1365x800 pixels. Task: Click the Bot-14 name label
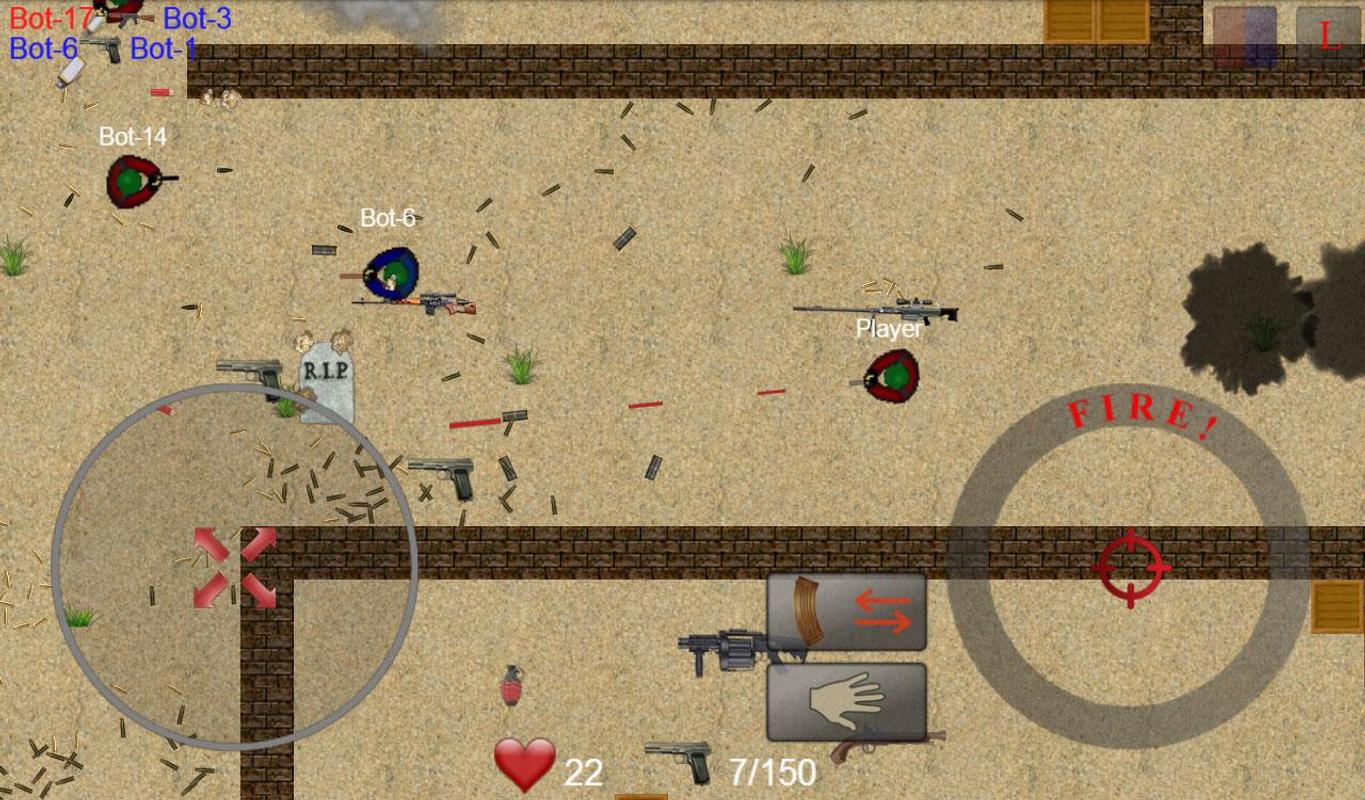click(x=134, y=138)
